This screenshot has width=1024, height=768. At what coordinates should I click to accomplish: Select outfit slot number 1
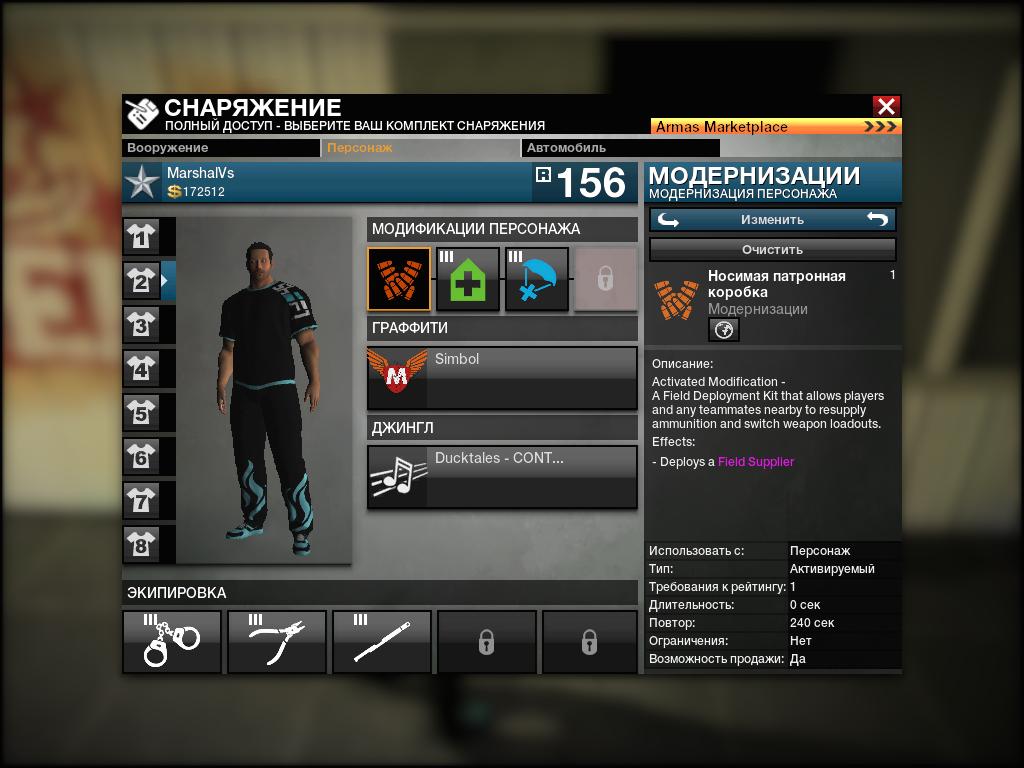tap(142, 237)
